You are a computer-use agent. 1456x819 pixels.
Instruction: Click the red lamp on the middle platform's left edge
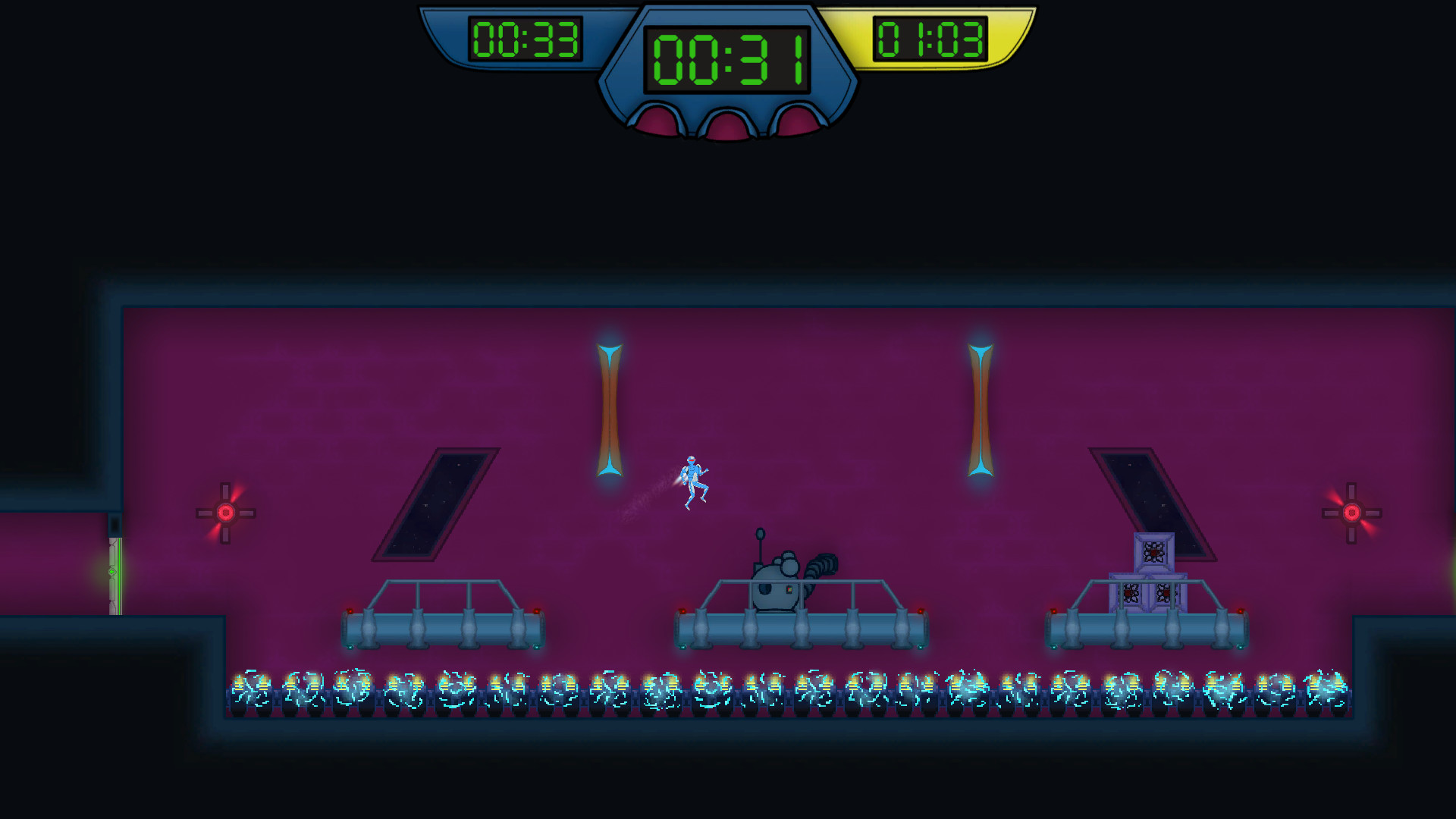coord(682,611)
